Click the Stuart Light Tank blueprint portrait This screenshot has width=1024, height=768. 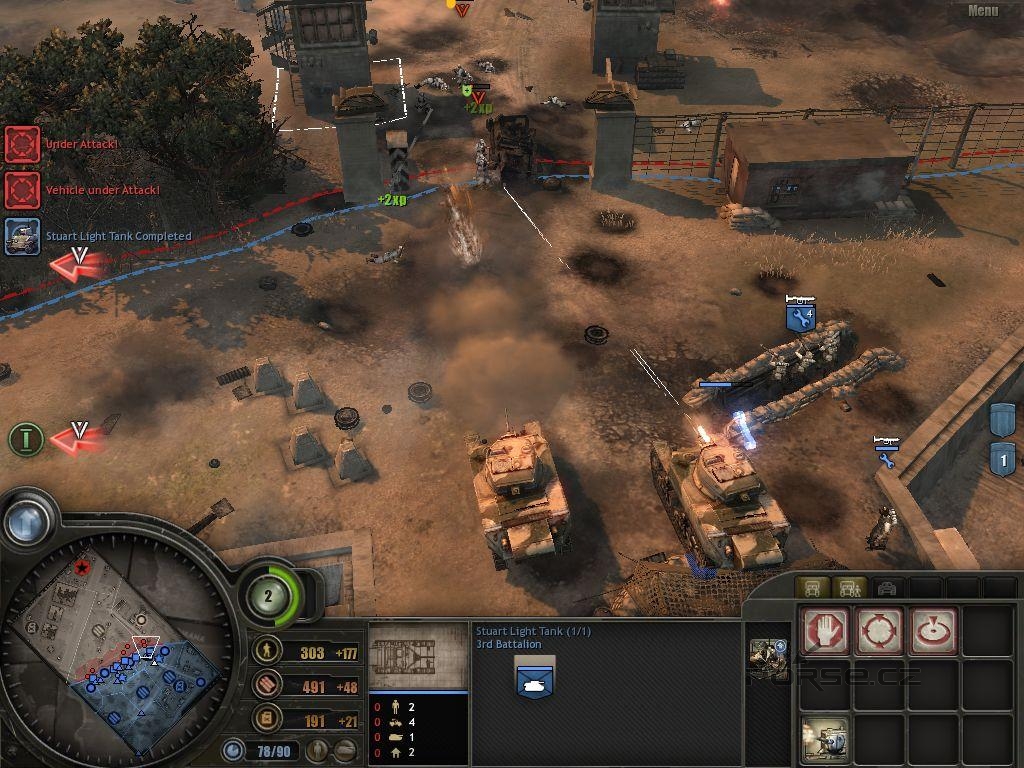418,657
